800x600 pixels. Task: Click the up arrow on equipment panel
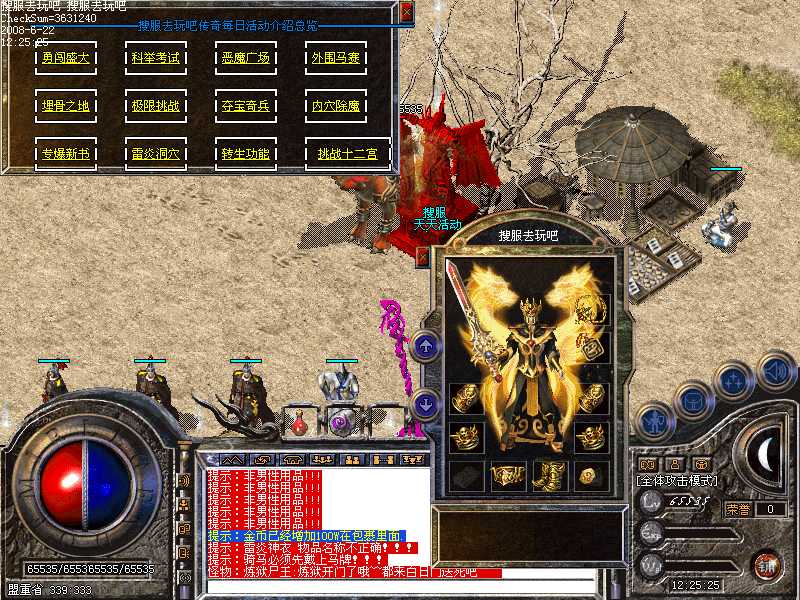[x=426, y=347]
